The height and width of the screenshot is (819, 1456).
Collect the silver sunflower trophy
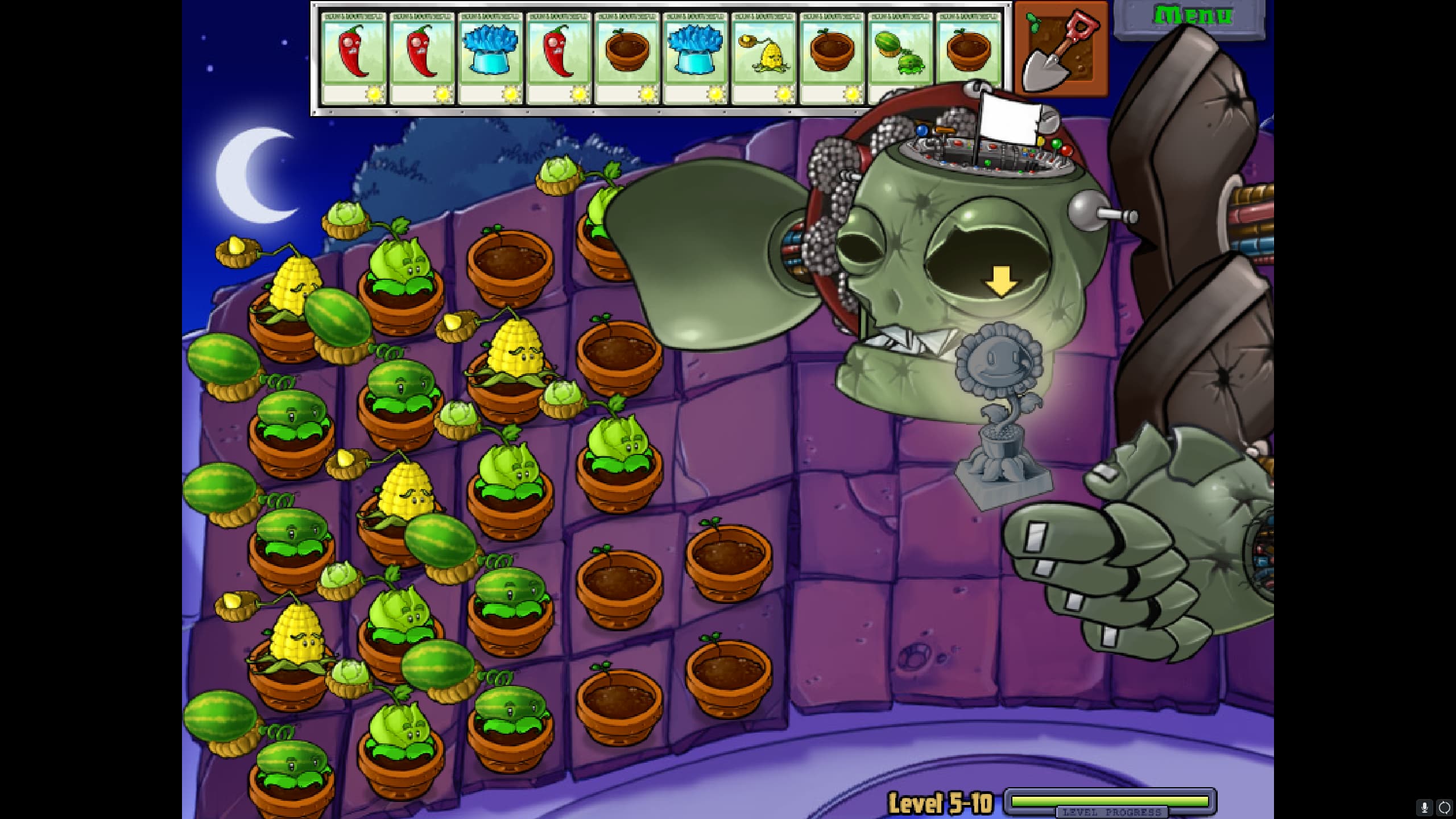(x=1002, y=415)
